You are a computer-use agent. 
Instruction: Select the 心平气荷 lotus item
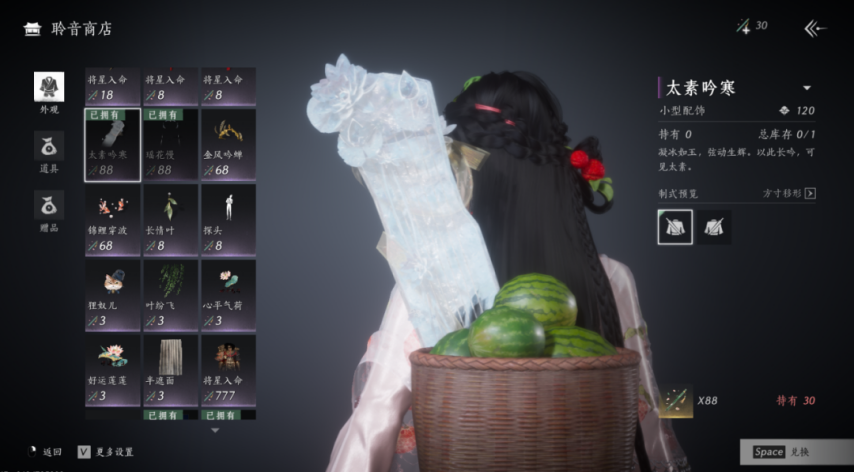click(x=227, y=295)
